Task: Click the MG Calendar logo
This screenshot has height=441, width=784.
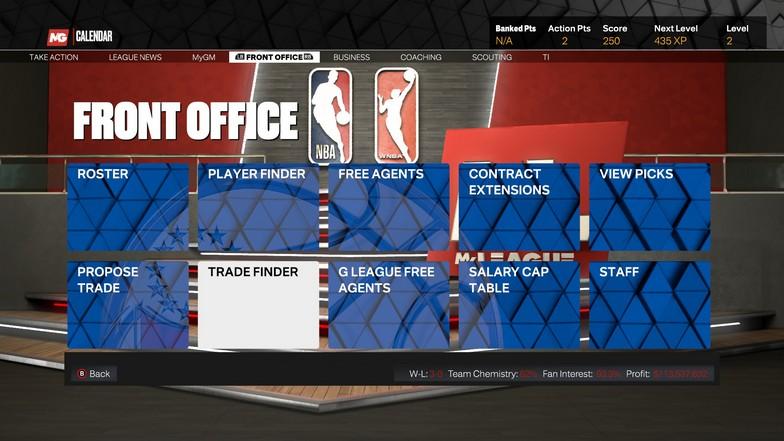Action: point(79,37)
